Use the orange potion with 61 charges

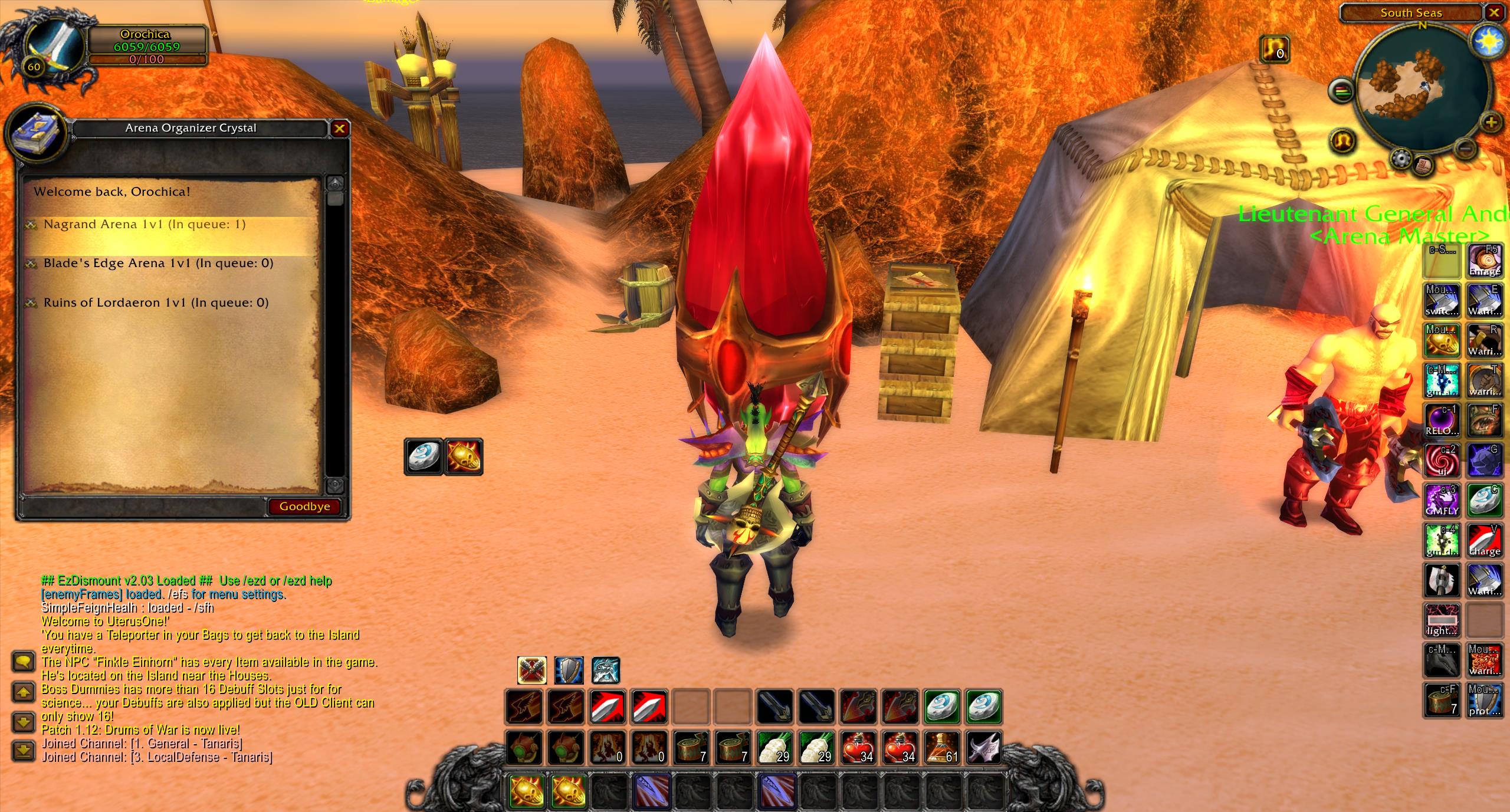(941, 748)
